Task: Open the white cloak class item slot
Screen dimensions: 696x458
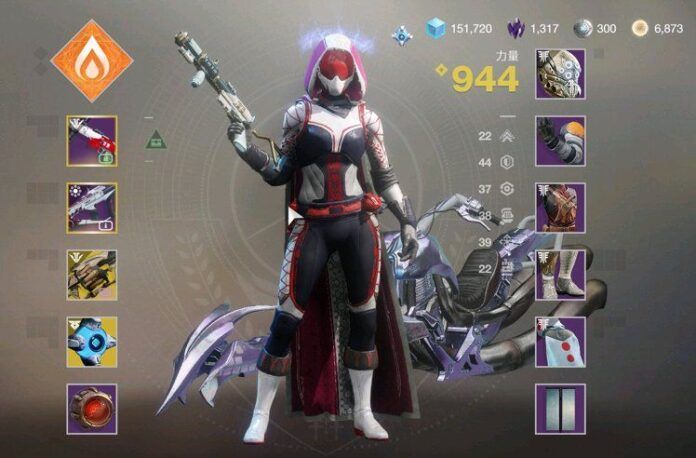Action: pos(560,342)
